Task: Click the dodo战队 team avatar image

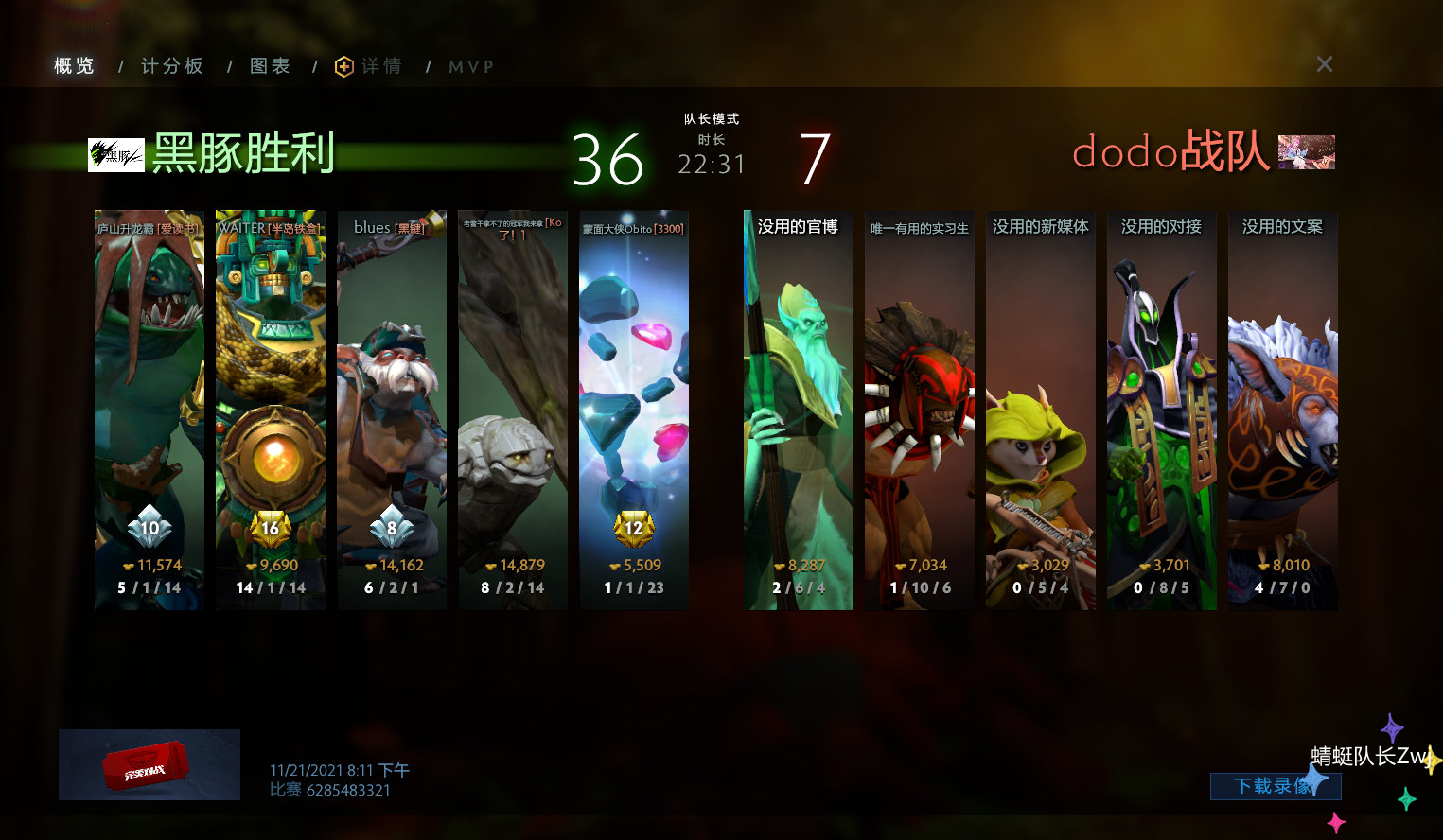Action: pyautogui.click(x=1309, y=151)
